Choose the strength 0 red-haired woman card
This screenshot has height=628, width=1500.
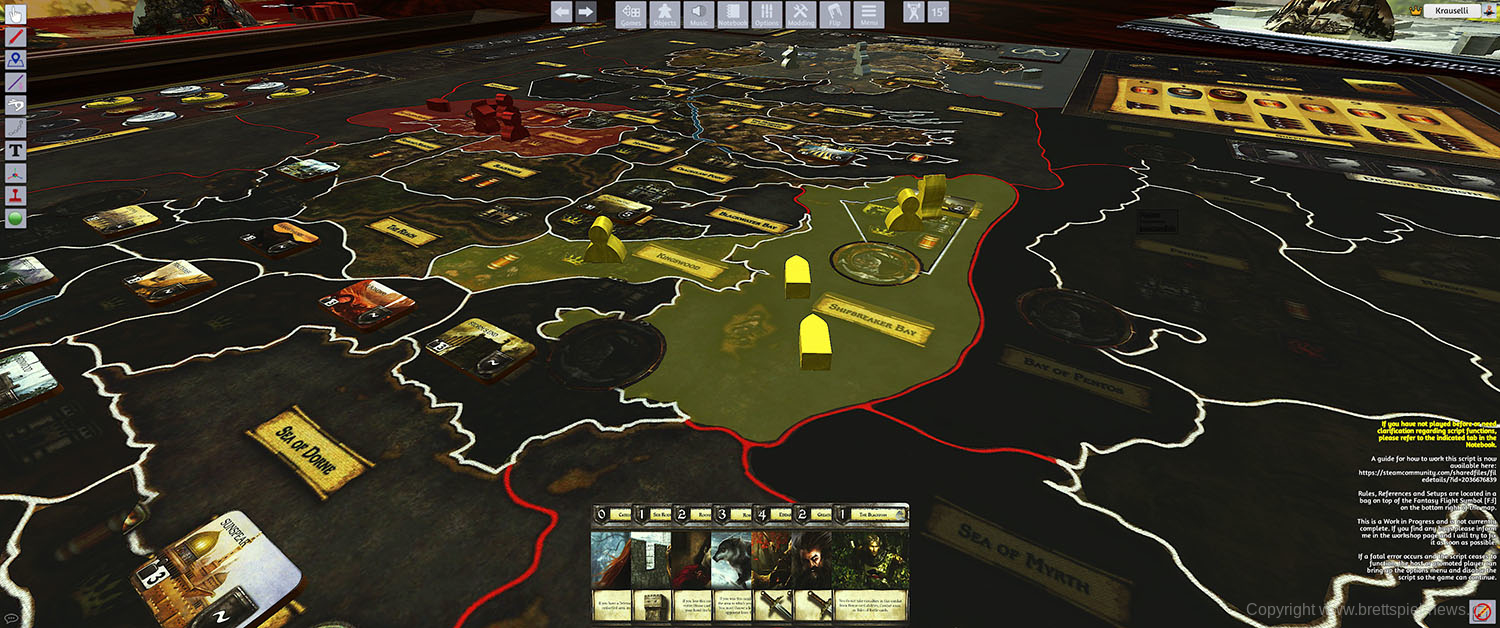pyautogui.click(x=610, y=565)
